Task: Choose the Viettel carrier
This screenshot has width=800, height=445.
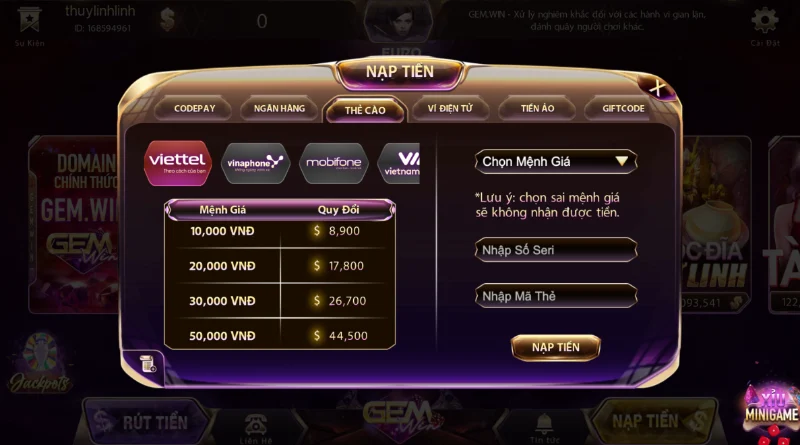Action: pos(177,162)
